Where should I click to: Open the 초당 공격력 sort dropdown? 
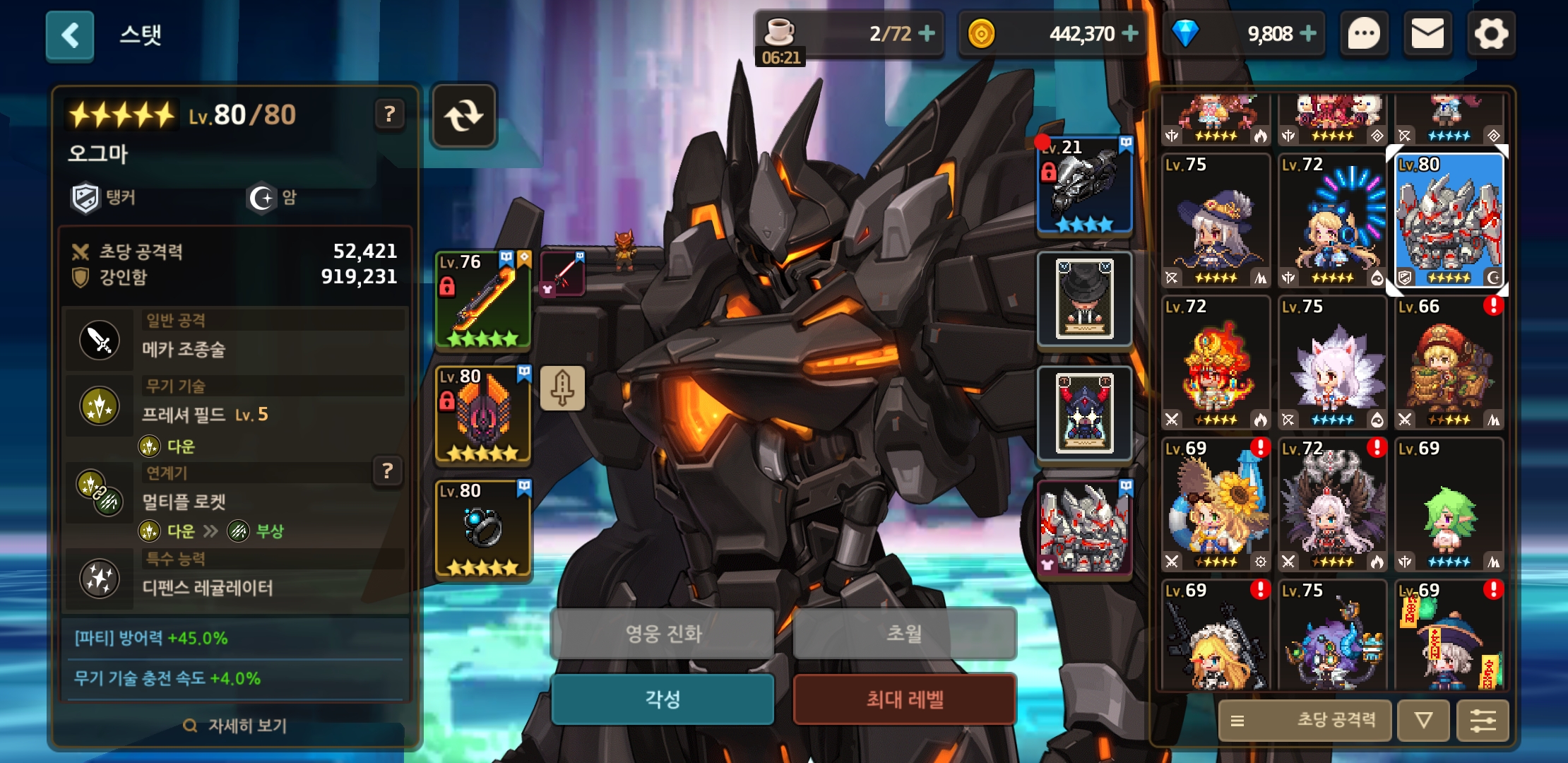(x=1305, y=720)
